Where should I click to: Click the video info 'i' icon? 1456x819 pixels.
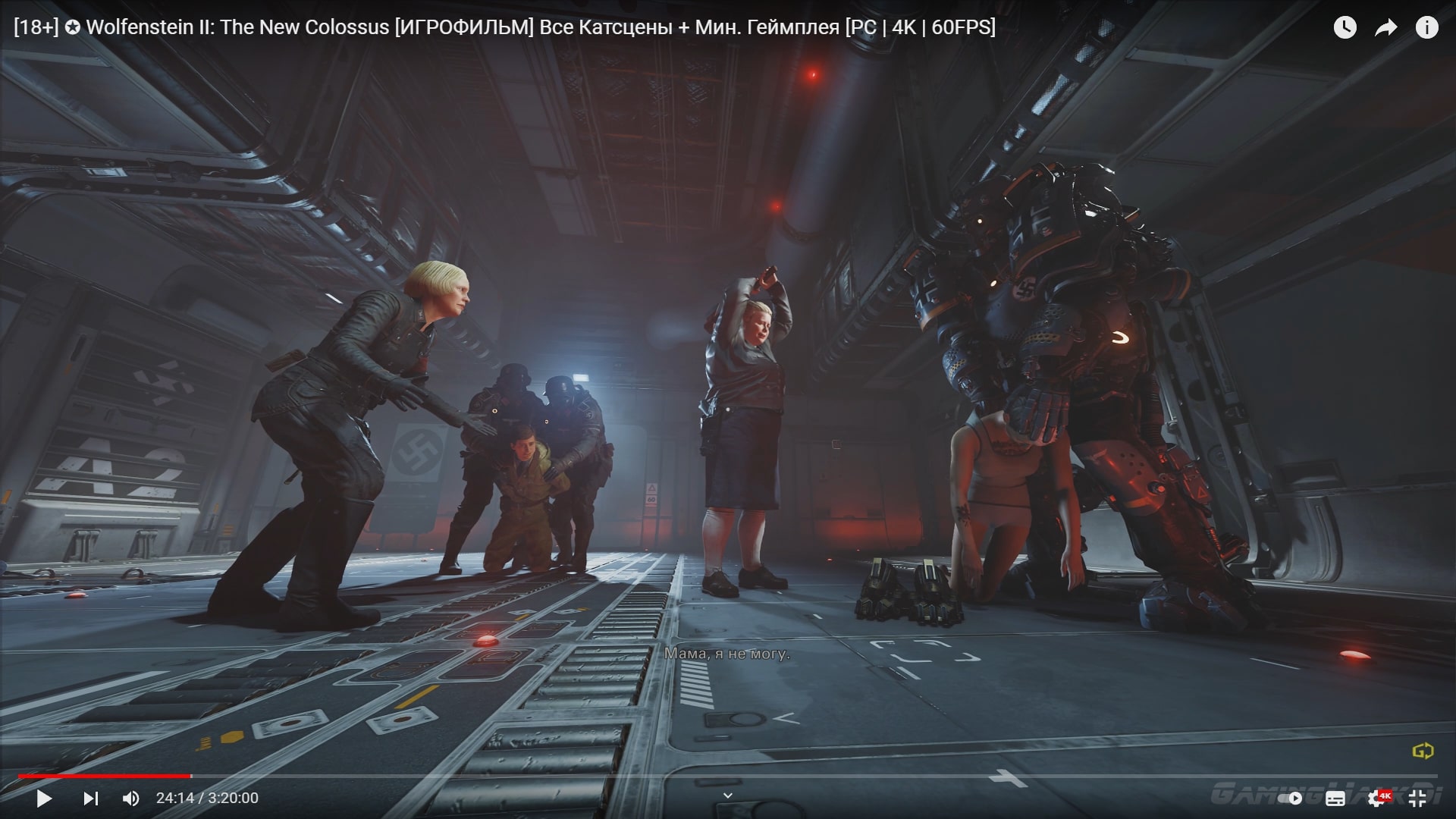[x=1427, y=28]
